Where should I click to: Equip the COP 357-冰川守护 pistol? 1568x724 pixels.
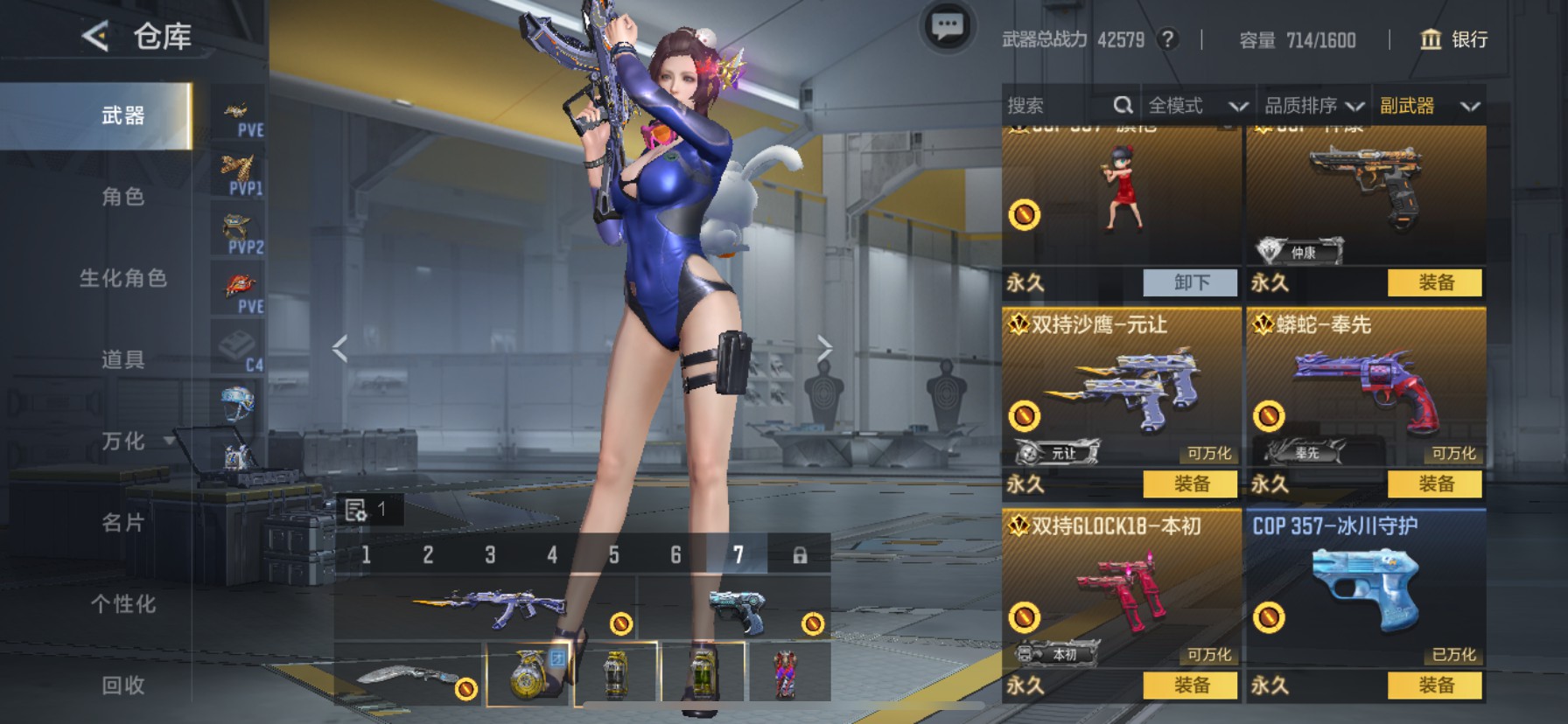pyautogui.click(x=1435, y=685)
